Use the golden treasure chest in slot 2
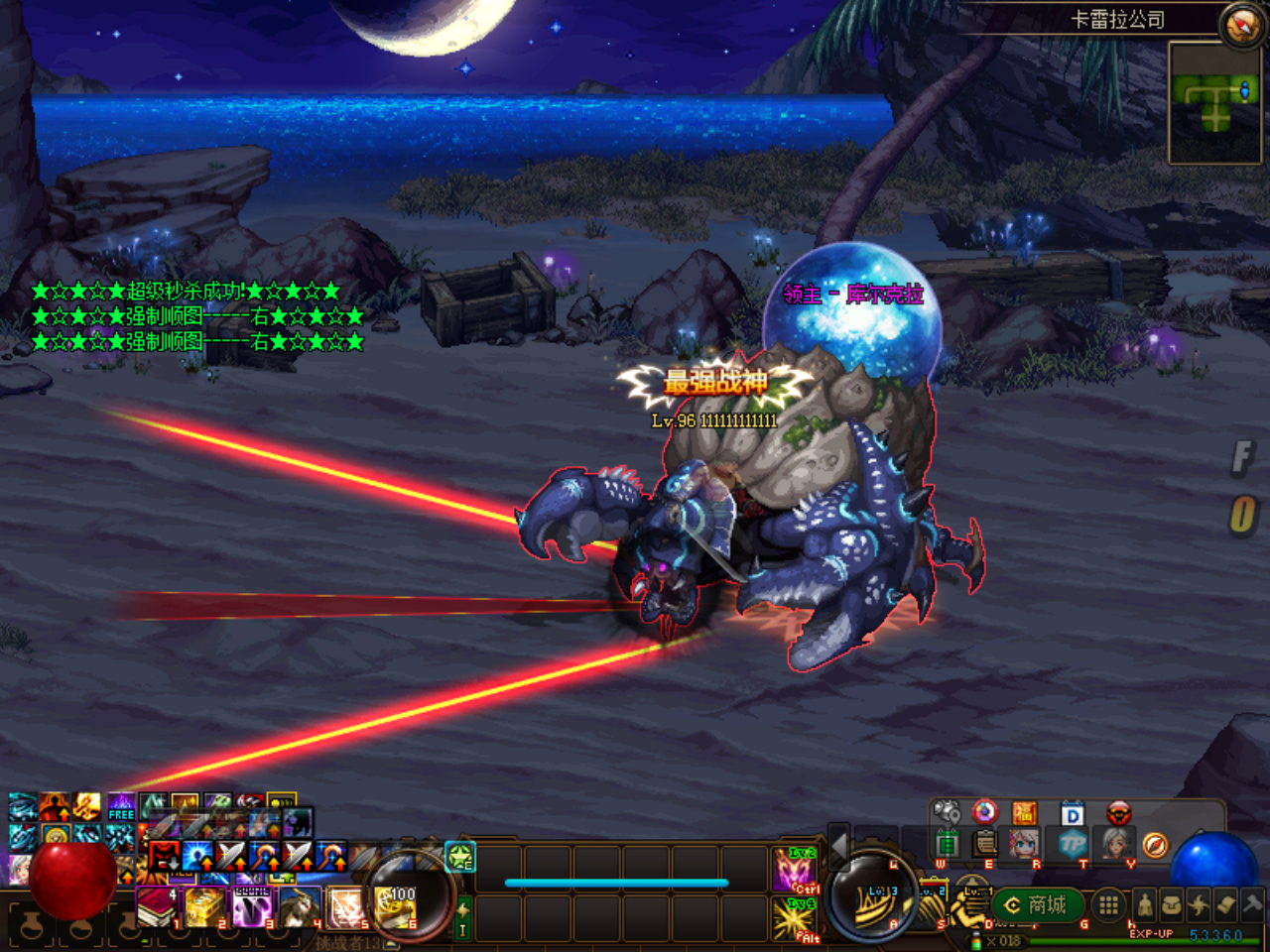The image size is (1270, 952). 204,907
